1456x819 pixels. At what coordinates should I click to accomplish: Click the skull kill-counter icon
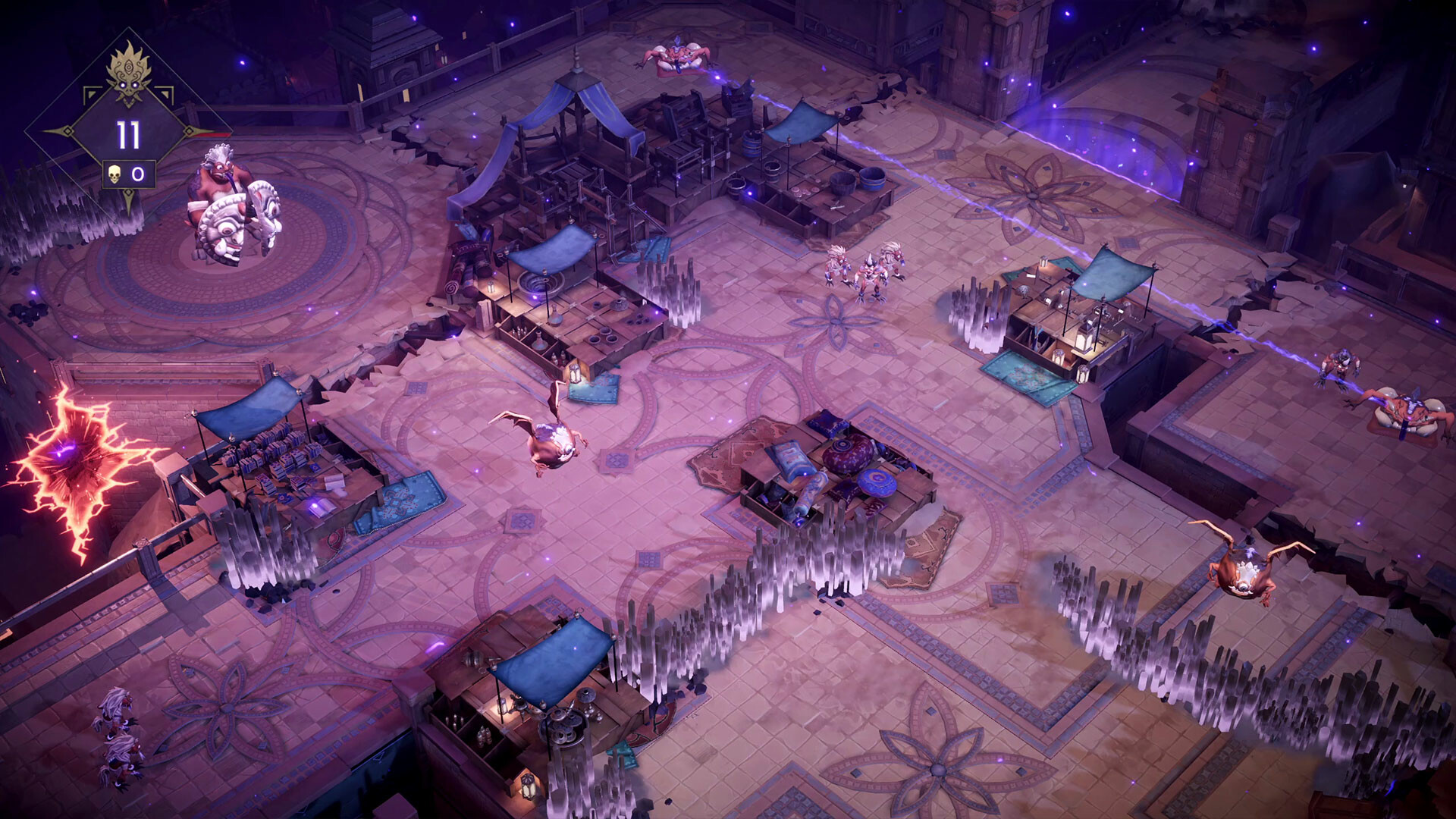(x=115, y=174)
